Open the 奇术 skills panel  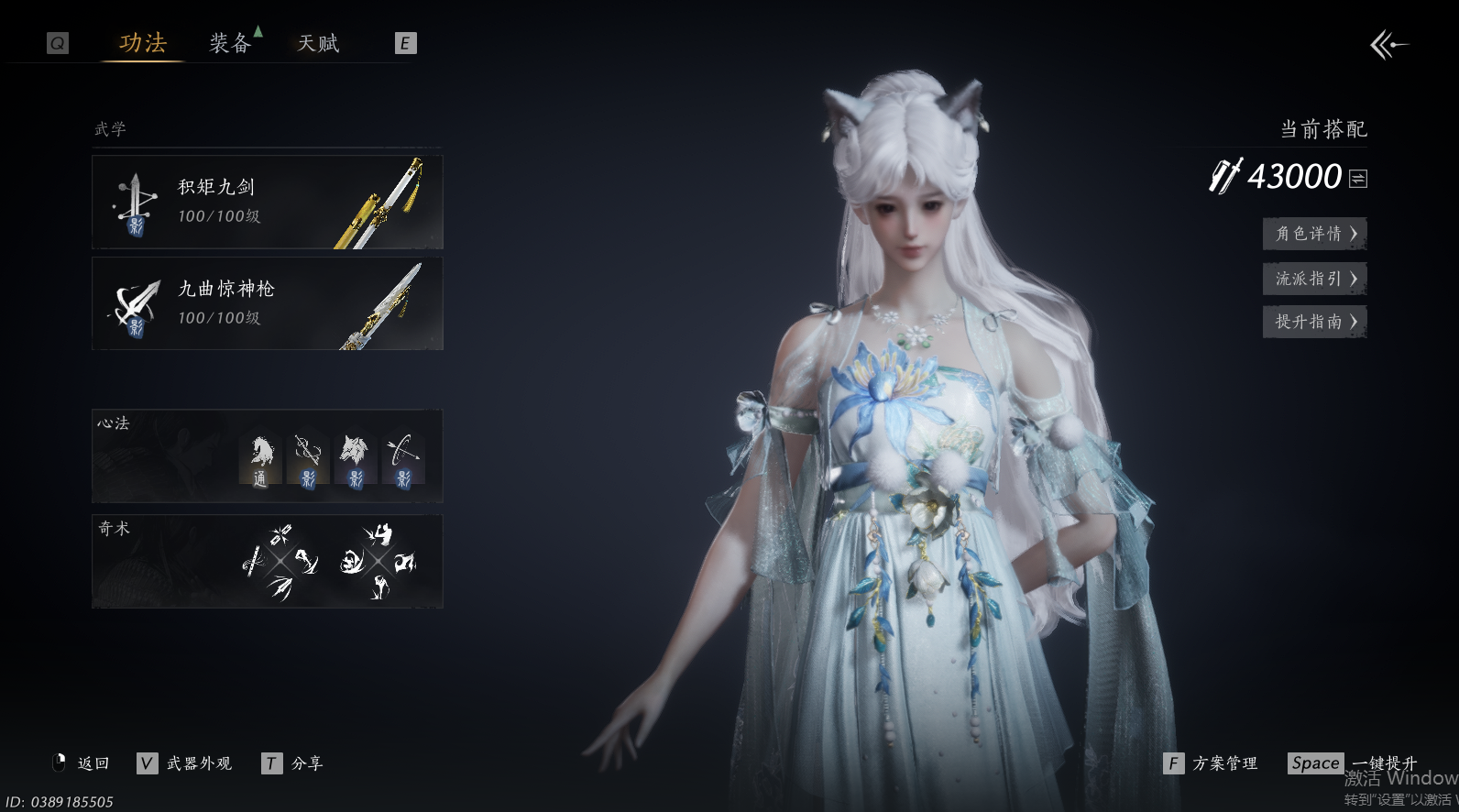point(267,561)
